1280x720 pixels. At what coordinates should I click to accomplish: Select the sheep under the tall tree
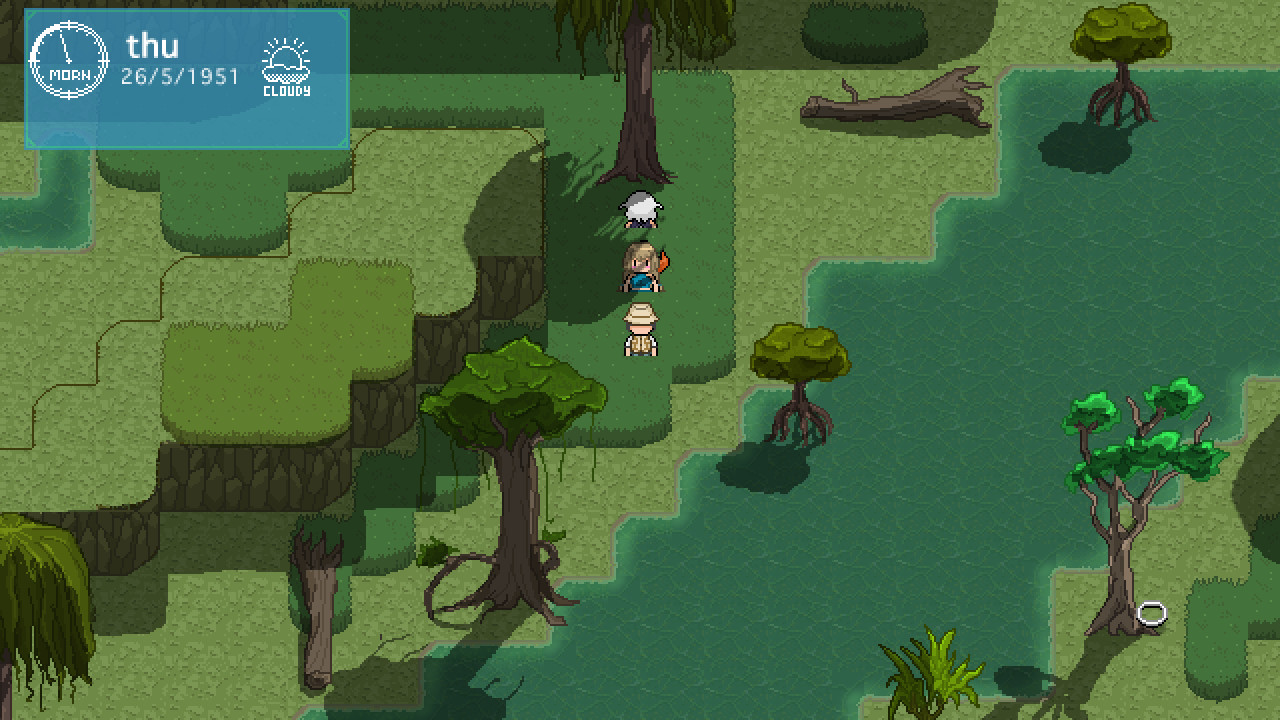[x=638, y=211]
